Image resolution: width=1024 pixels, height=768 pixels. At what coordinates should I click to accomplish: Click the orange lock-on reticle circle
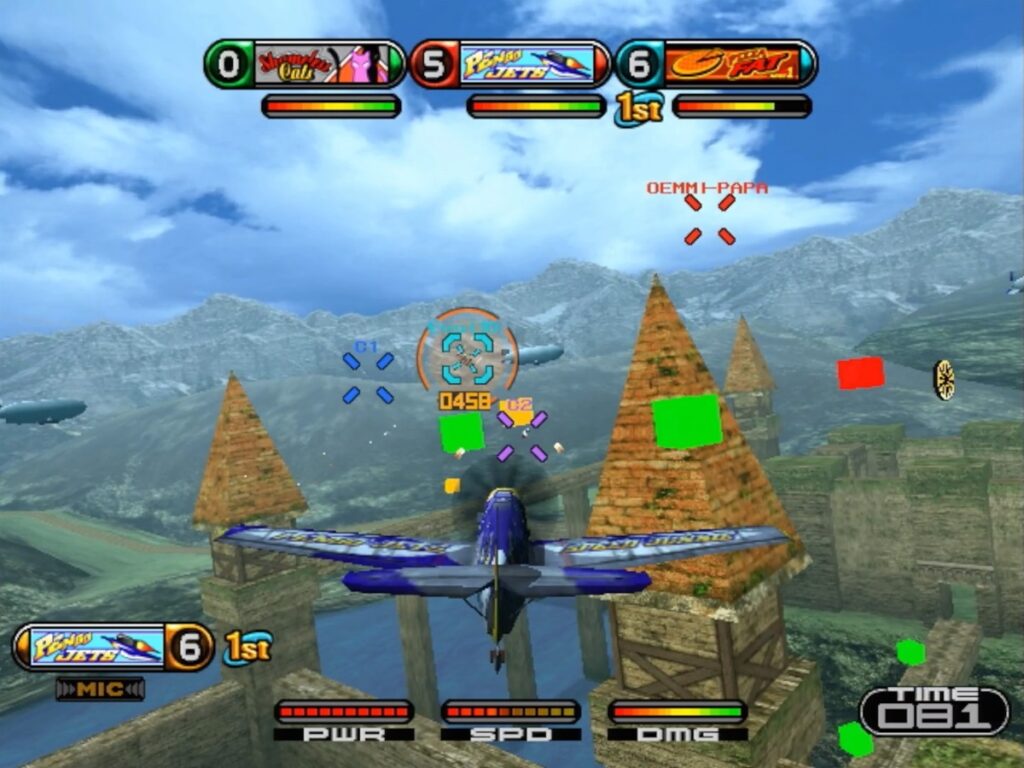point(467,351)
